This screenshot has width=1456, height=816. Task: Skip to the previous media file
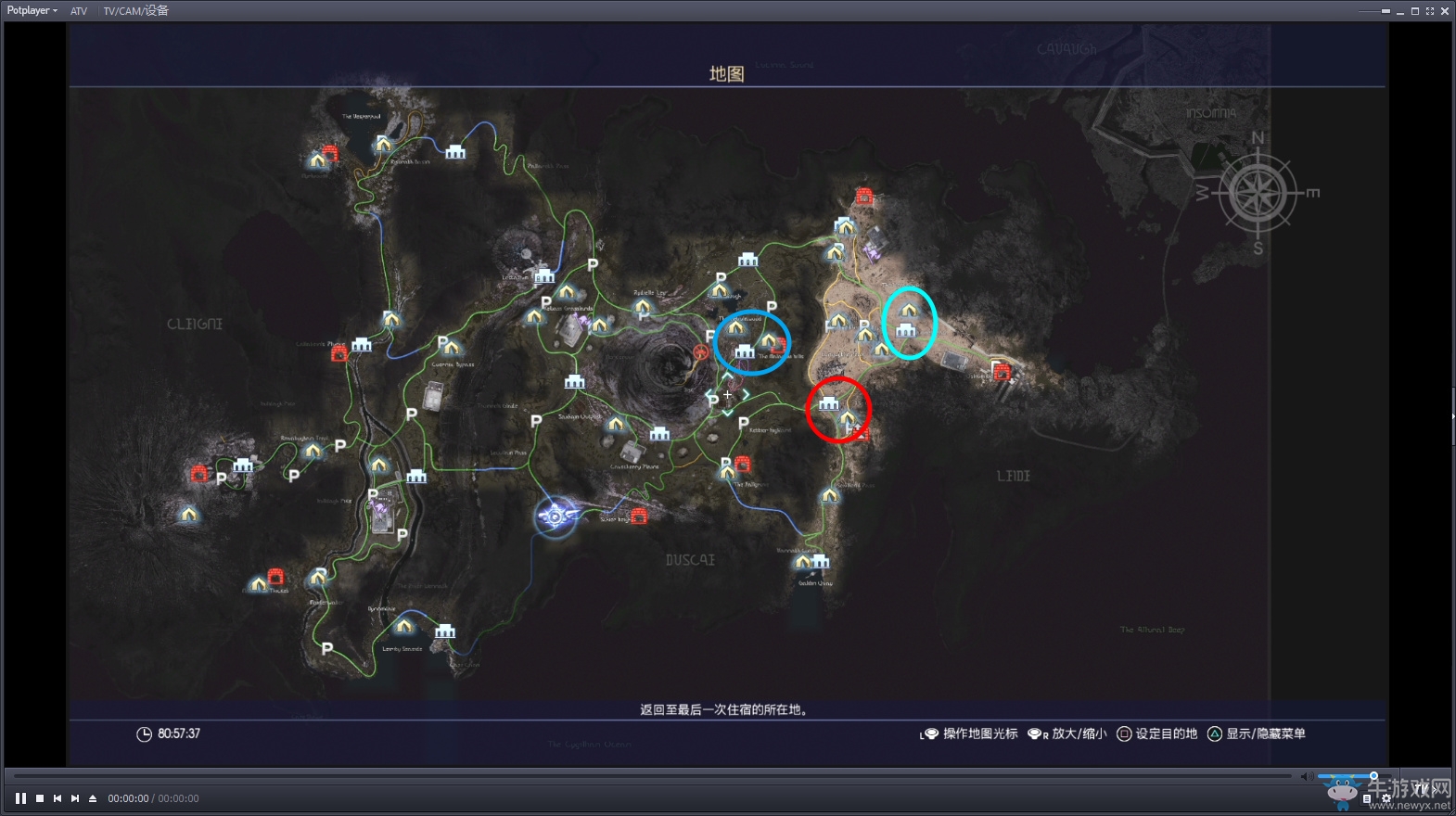[56, 798]
